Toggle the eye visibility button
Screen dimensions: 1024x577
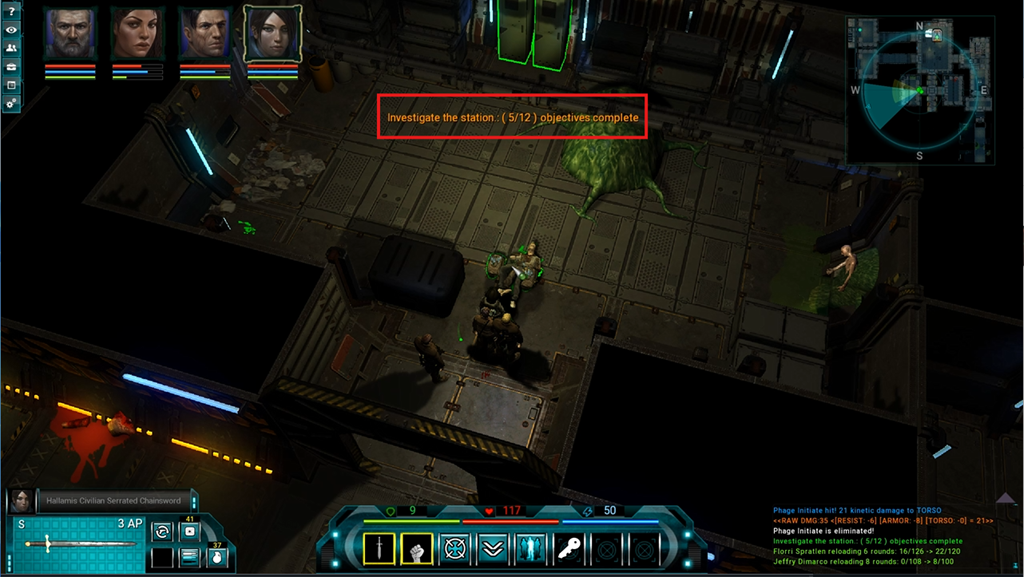(11, 29)
